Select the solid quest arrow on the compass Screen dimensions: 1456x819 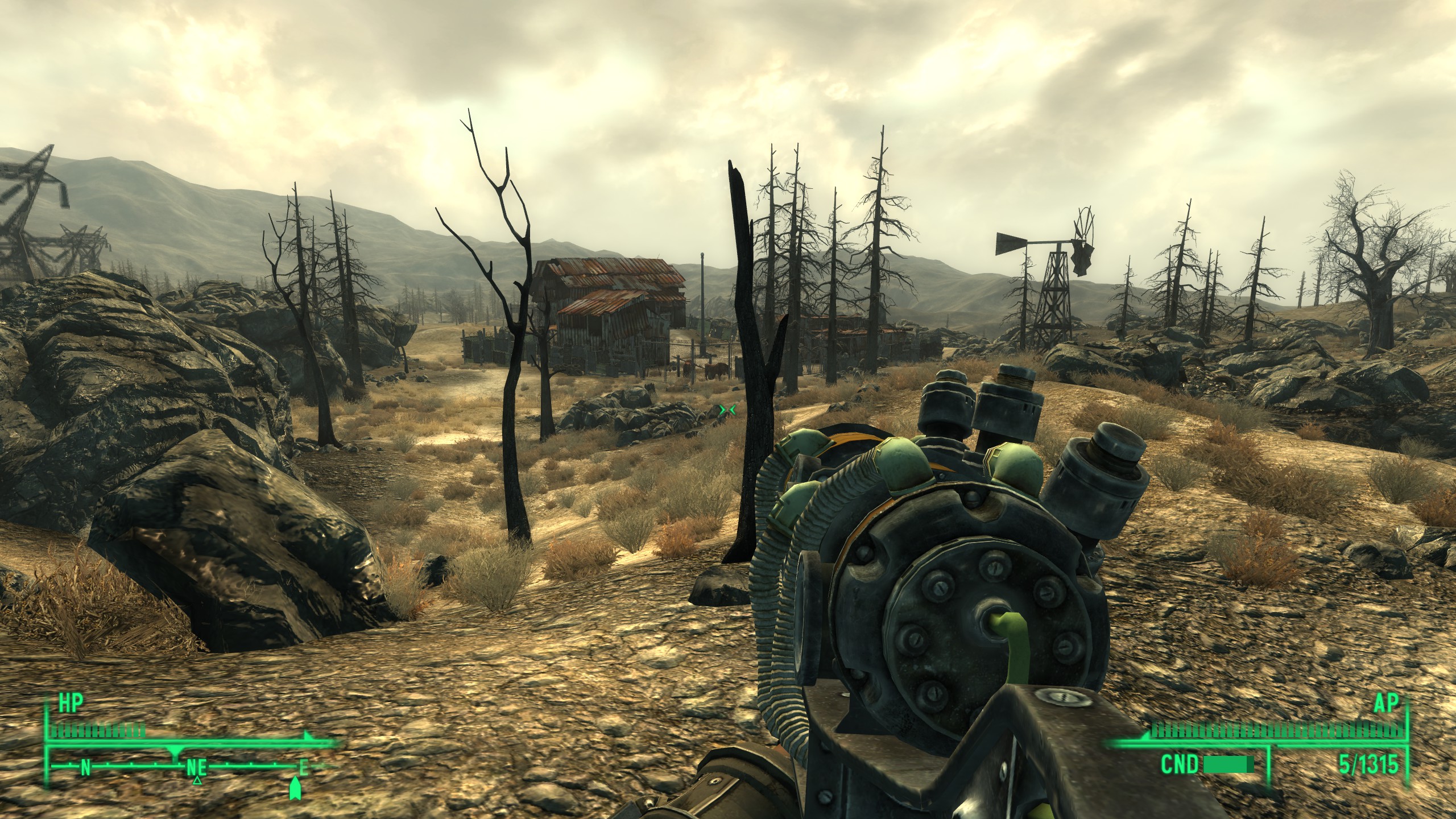coord(295,788)
